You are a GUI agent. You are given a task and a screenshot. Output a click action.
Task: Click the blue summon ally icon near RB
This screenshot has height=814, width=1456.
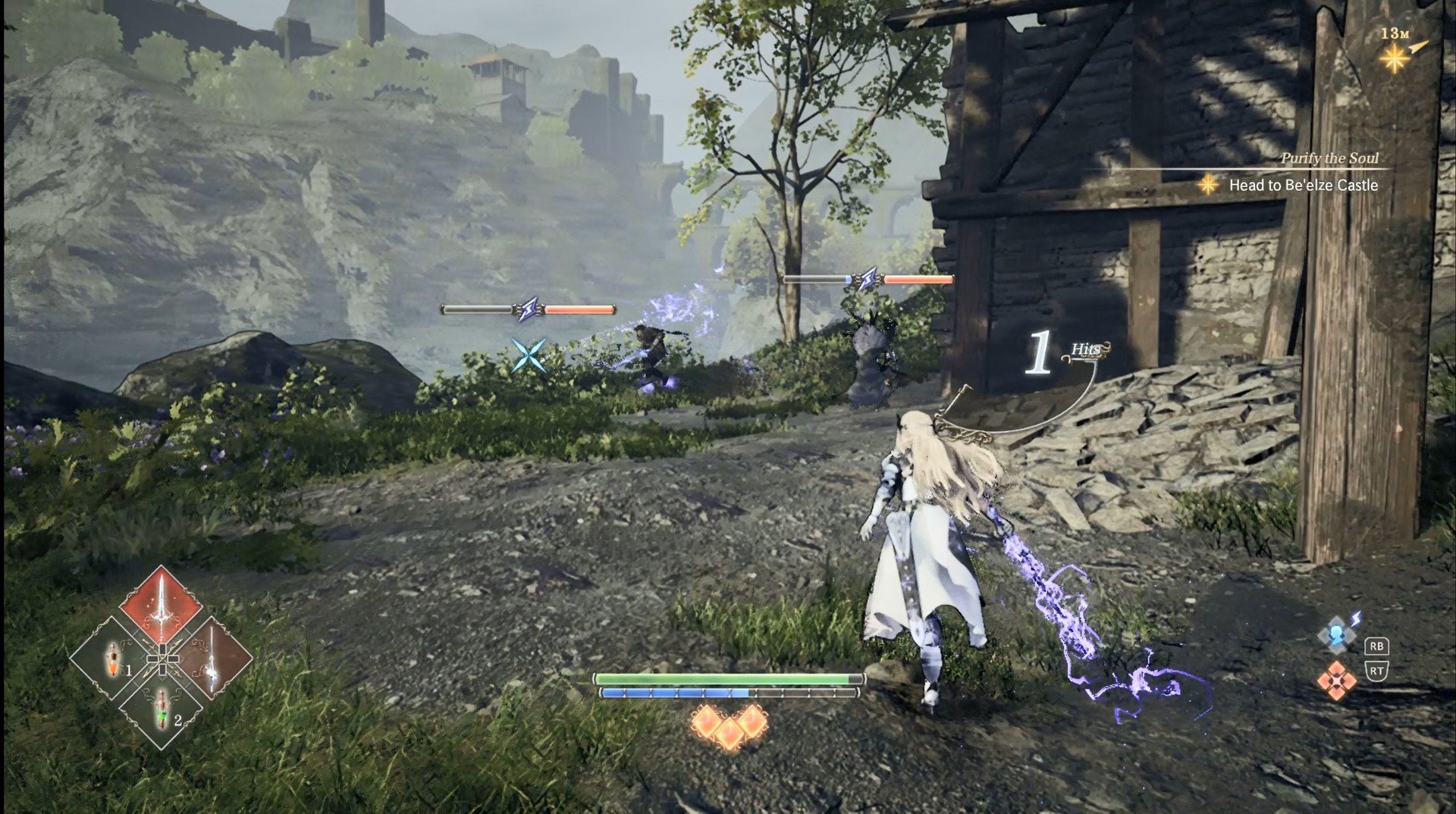tap(1336, 635)
